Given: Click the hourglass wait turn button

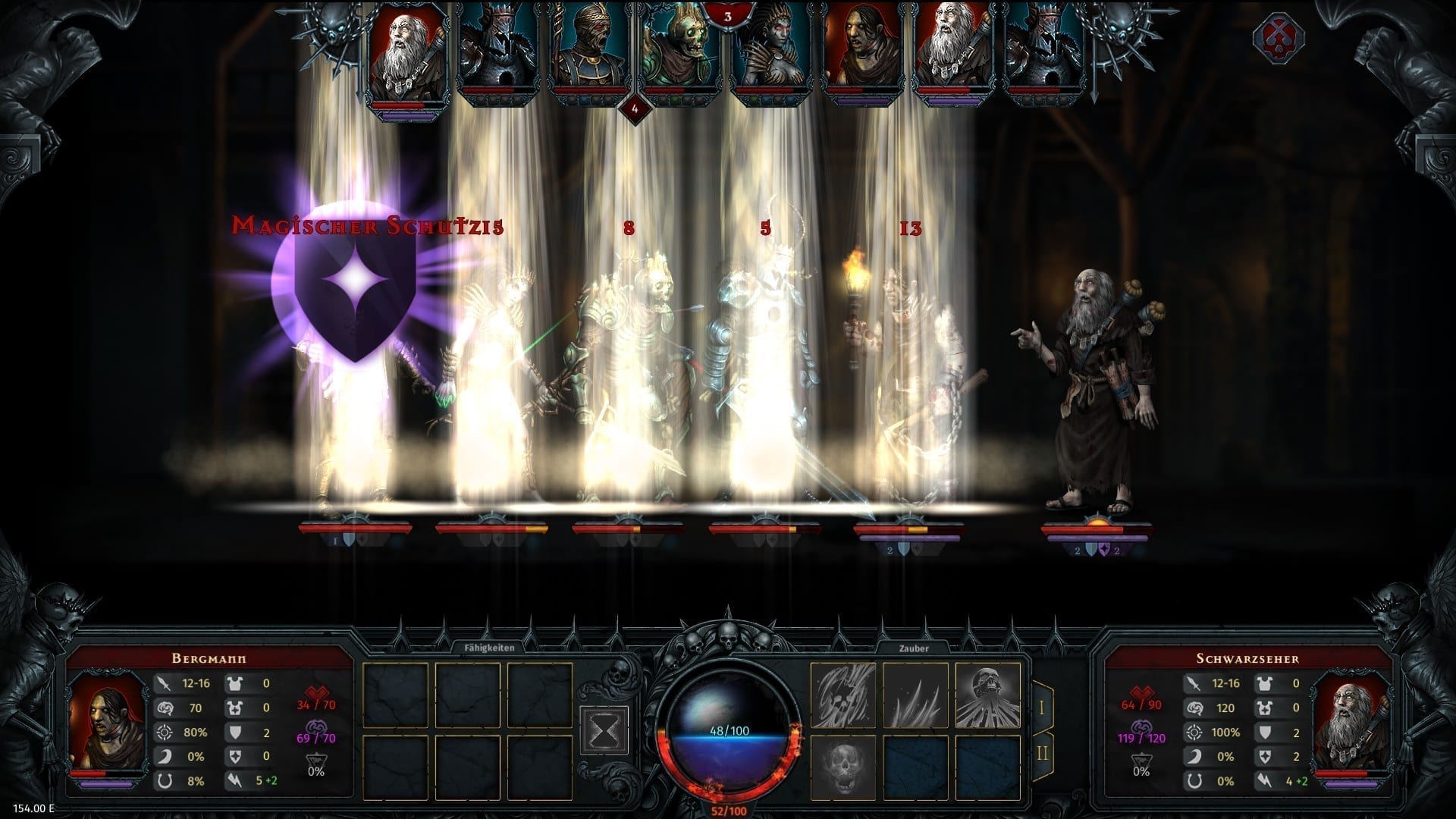Looking at the screenshot, I should point(604,730).
